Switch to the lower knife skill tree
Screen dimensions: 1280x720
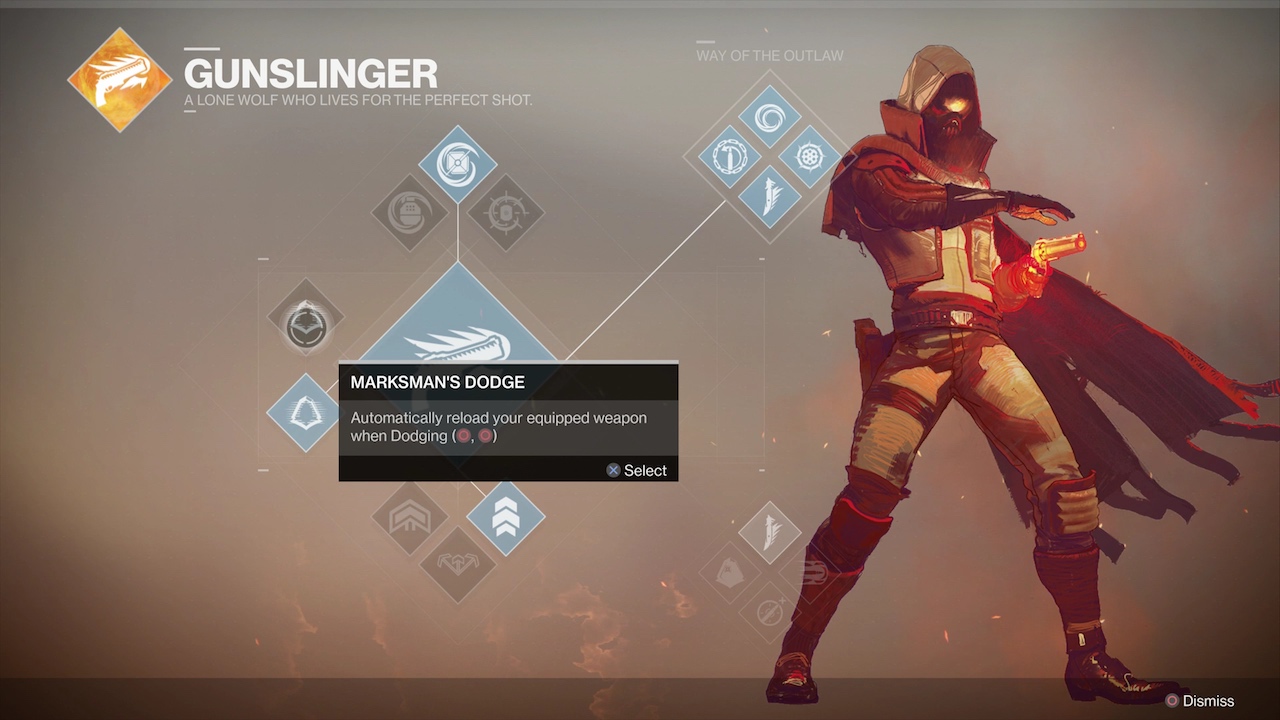[769, 532]
